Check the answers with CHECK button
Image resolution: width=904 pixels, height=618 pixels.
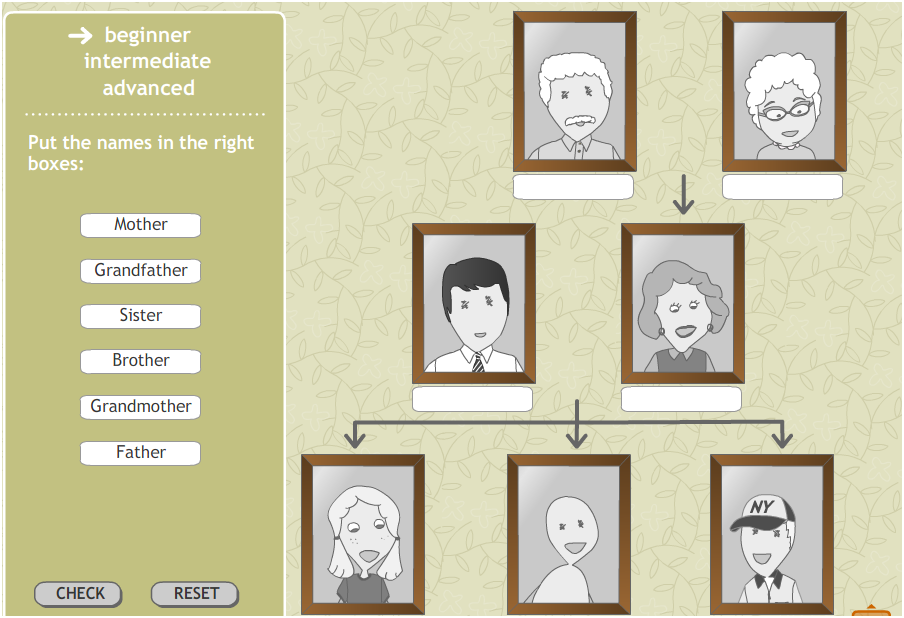point(79,594)
